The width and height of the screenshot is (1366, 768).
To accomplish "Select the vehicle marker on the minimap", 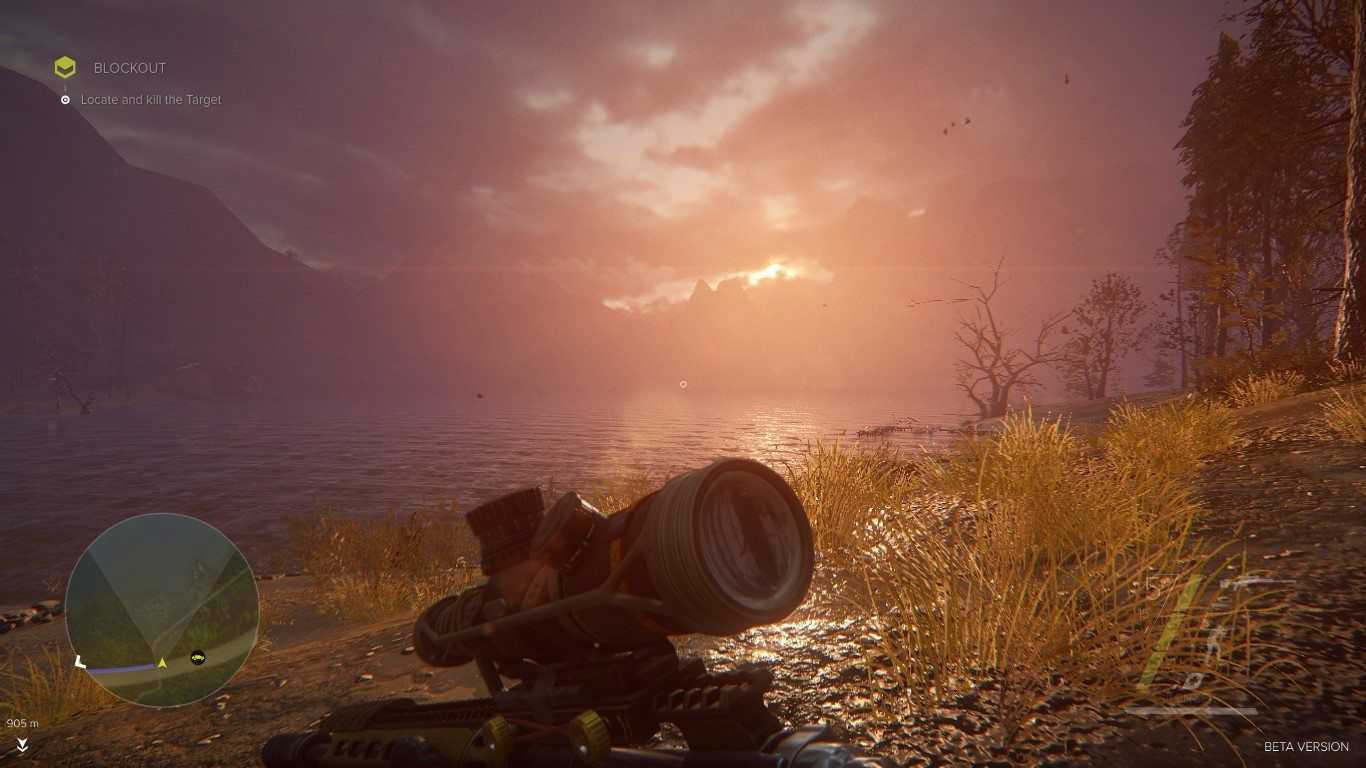I will [x=197, y=657].
